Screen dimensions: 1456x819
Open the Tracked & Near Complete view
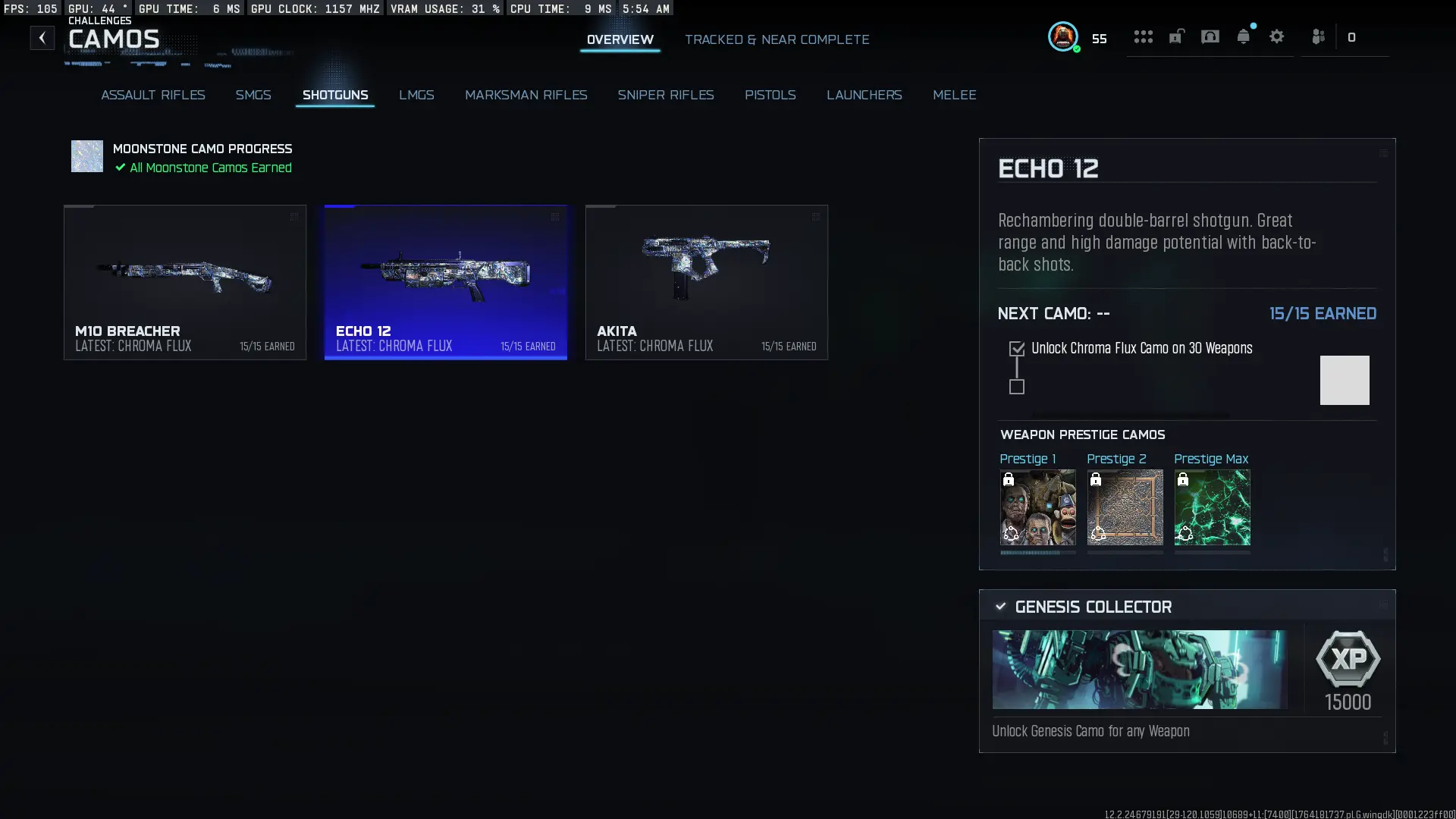tap(777, 39)
